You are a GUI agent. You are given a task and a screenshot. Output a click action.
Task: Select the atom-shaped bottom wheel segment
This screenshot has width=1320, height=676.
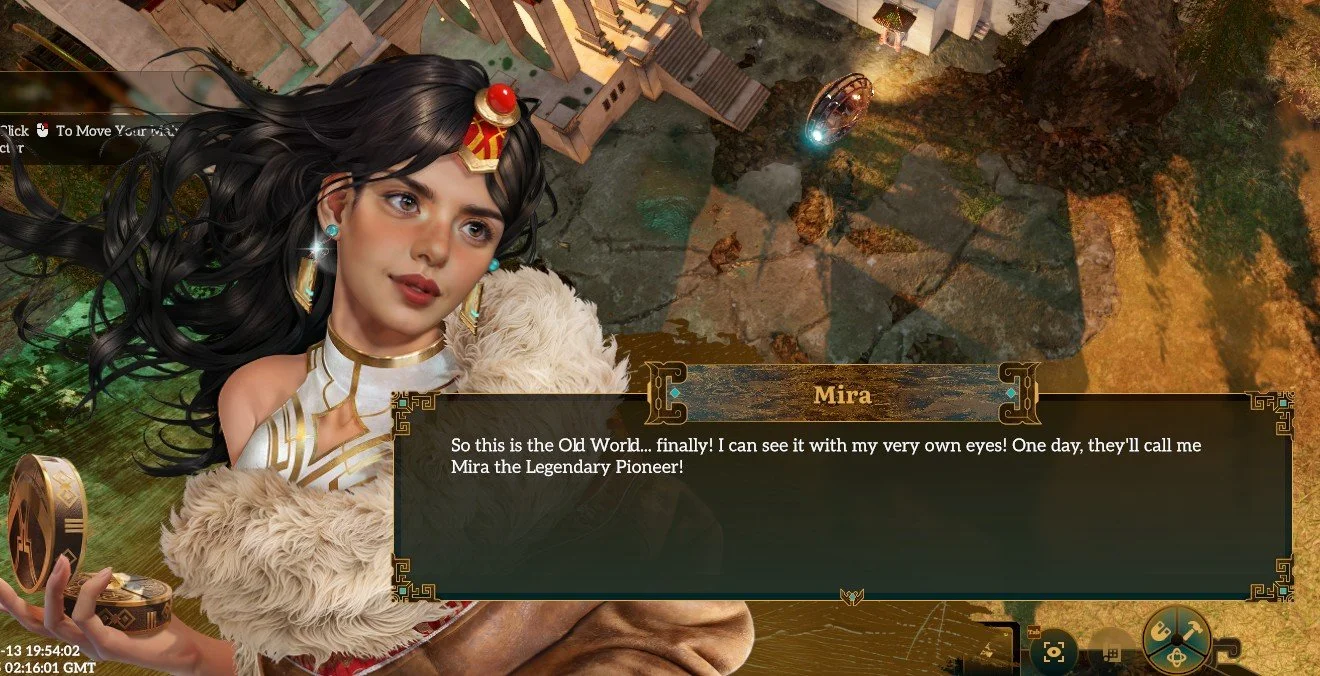(1177, 657)
